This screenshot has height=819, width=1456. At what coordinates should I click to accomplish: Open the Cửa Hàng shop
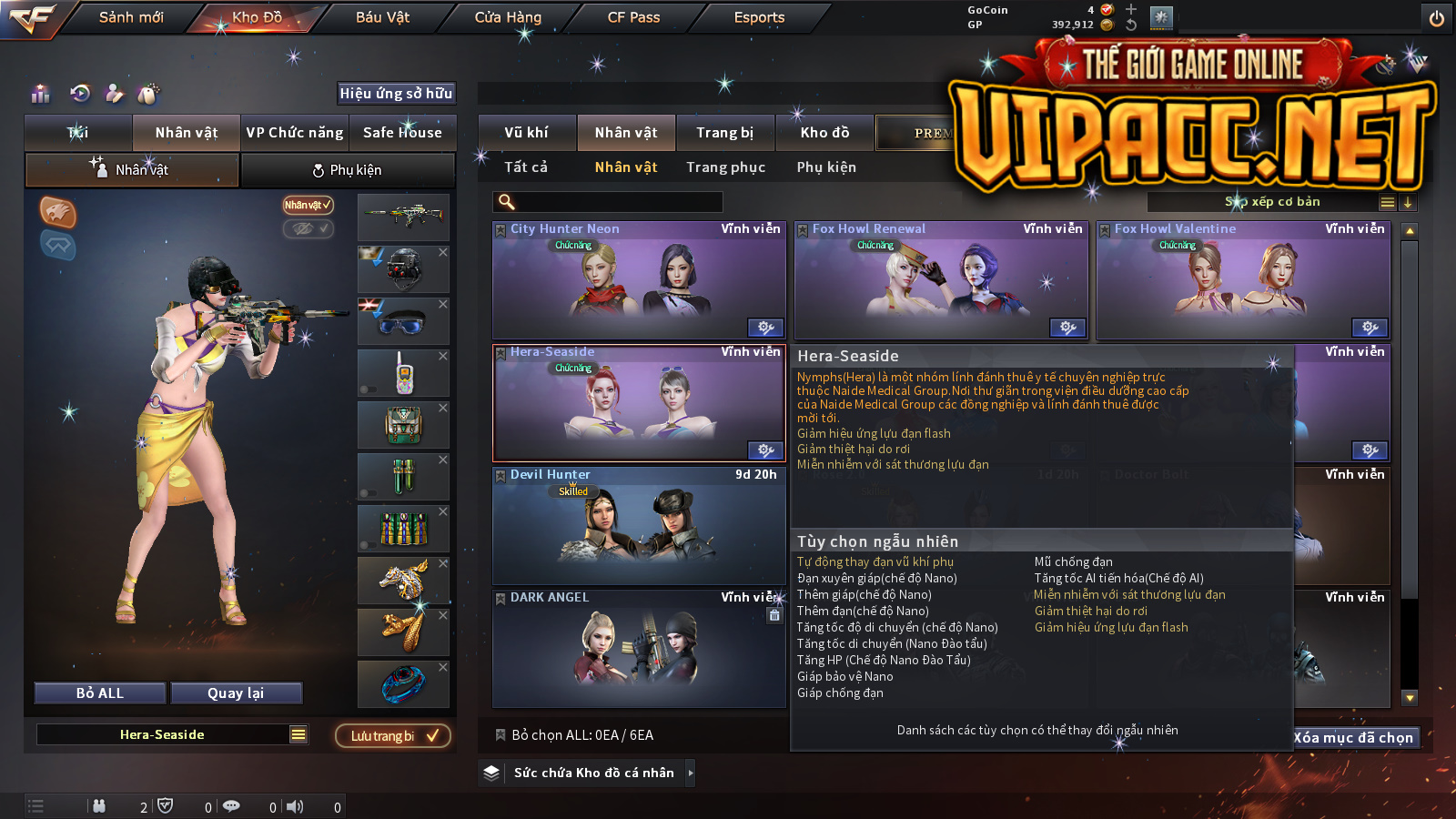point(508,17)
